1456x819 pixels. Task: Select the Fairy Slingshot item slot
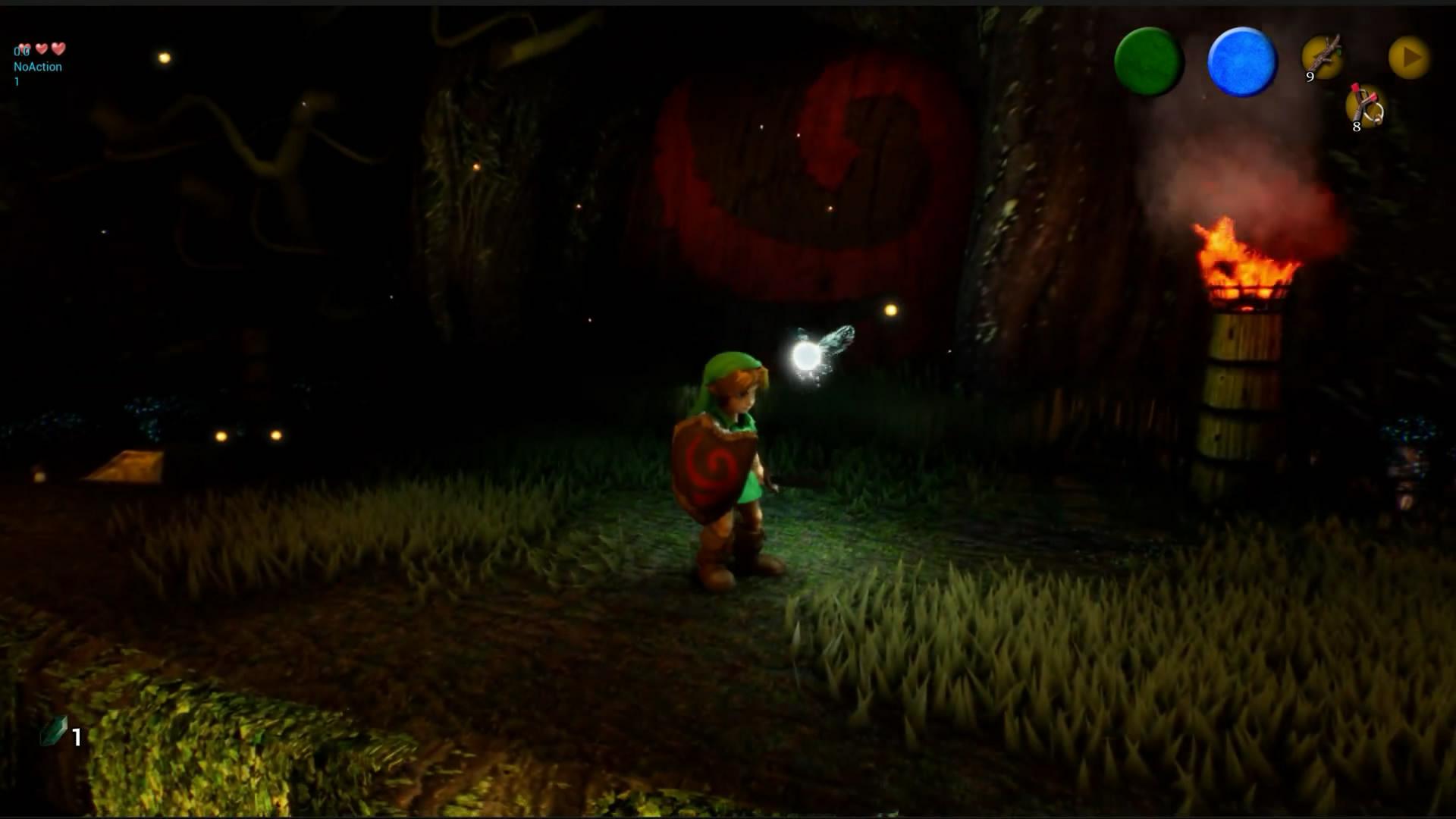pos(1365,107)
